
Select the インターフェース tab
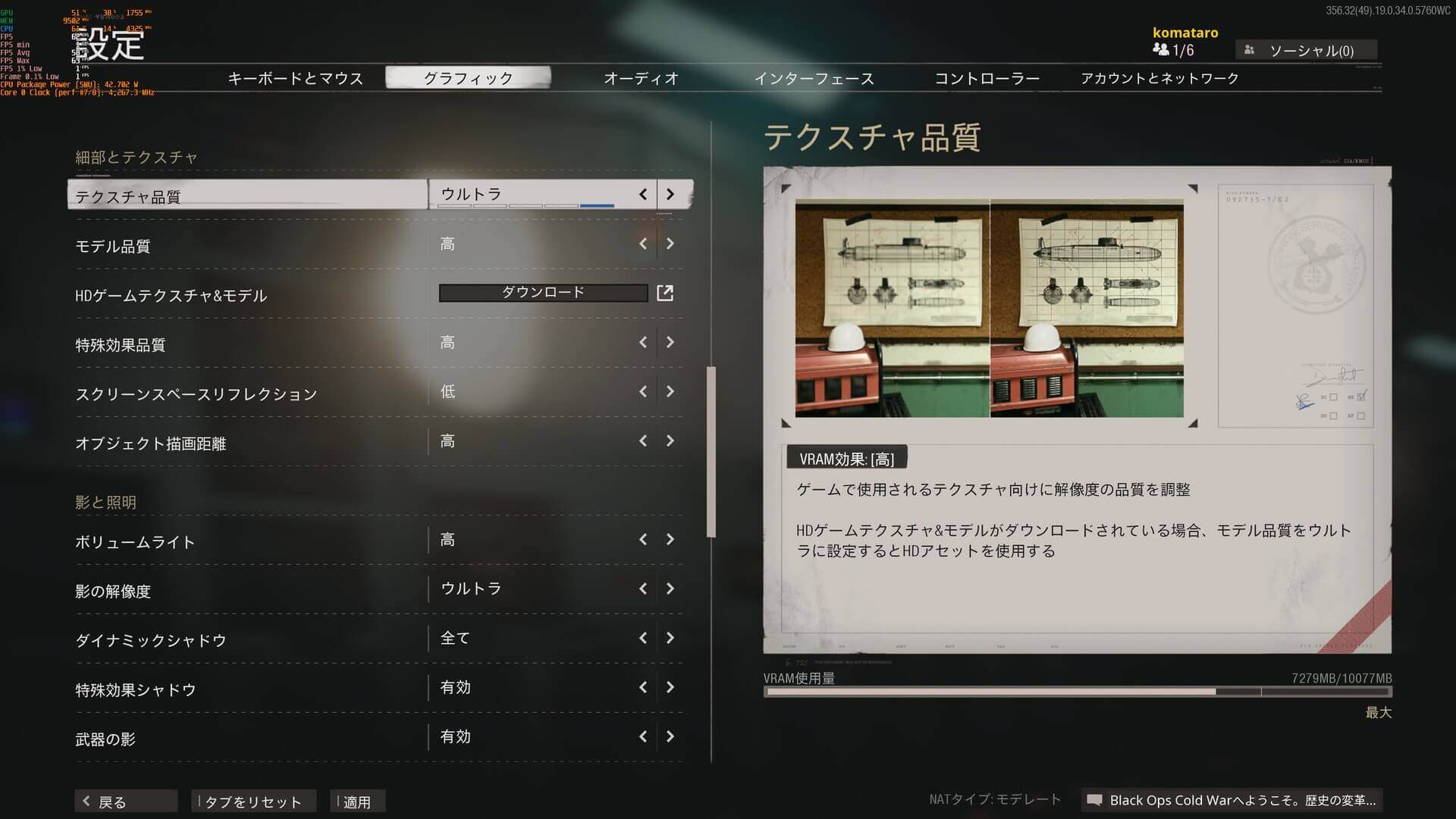(814, 78)
